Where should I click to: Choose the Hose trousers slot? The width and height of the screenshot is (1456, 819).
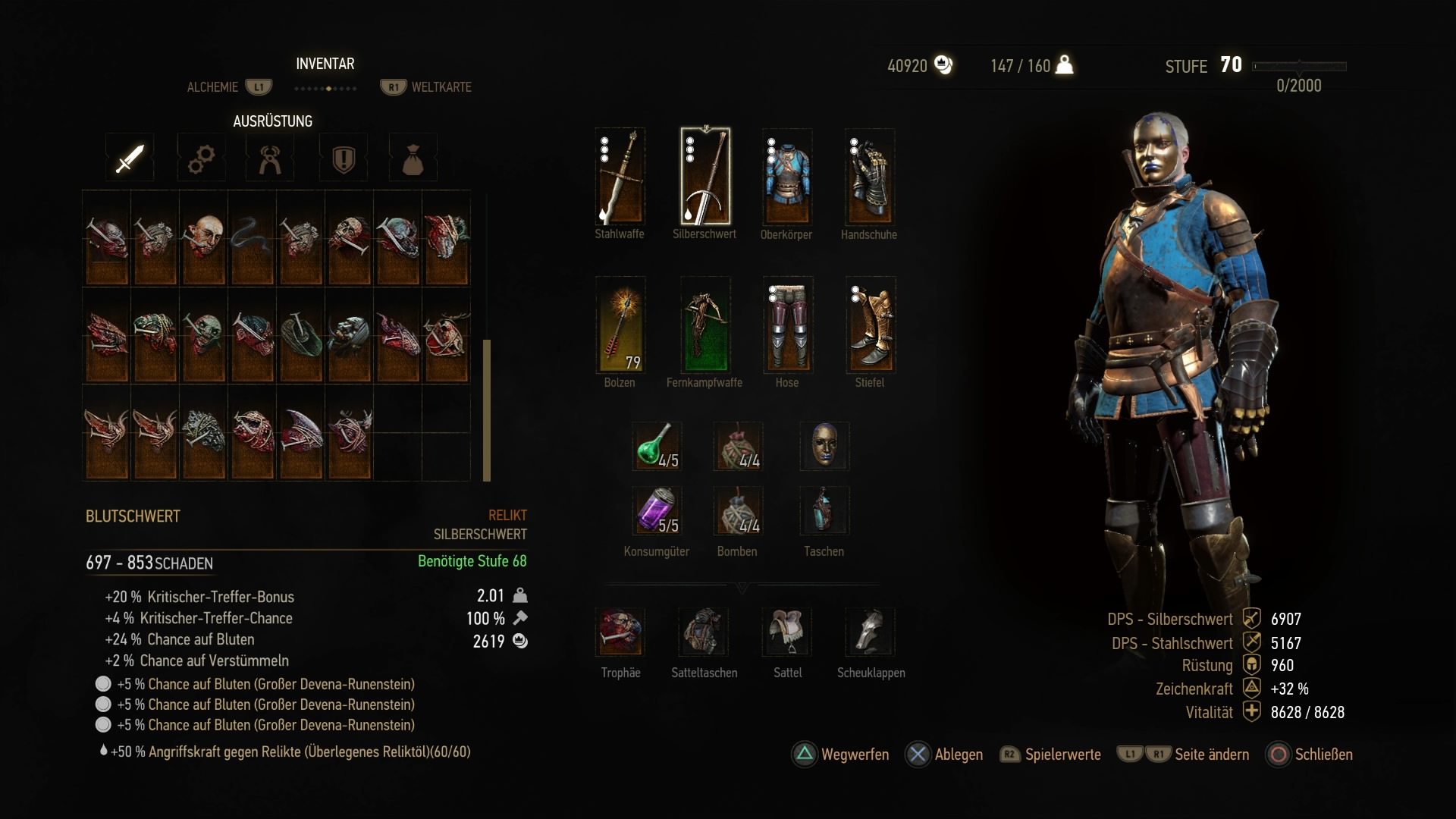(788, 325)
